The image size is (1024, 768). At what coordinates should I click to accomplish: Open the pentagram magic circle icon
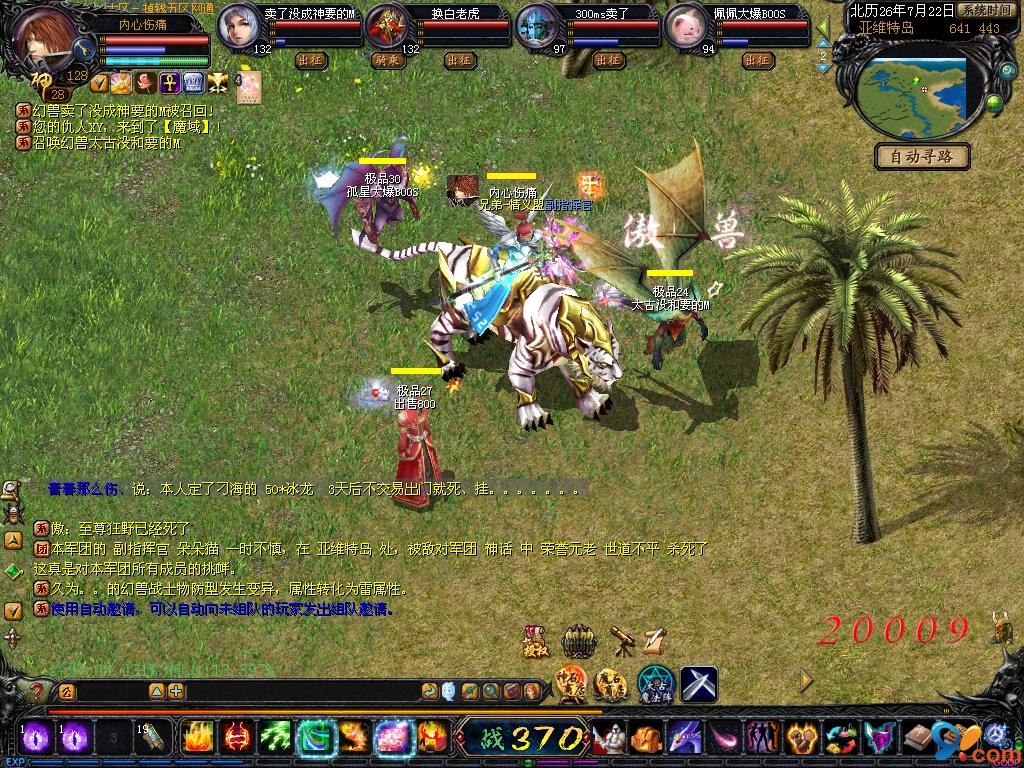pos(654,684)
